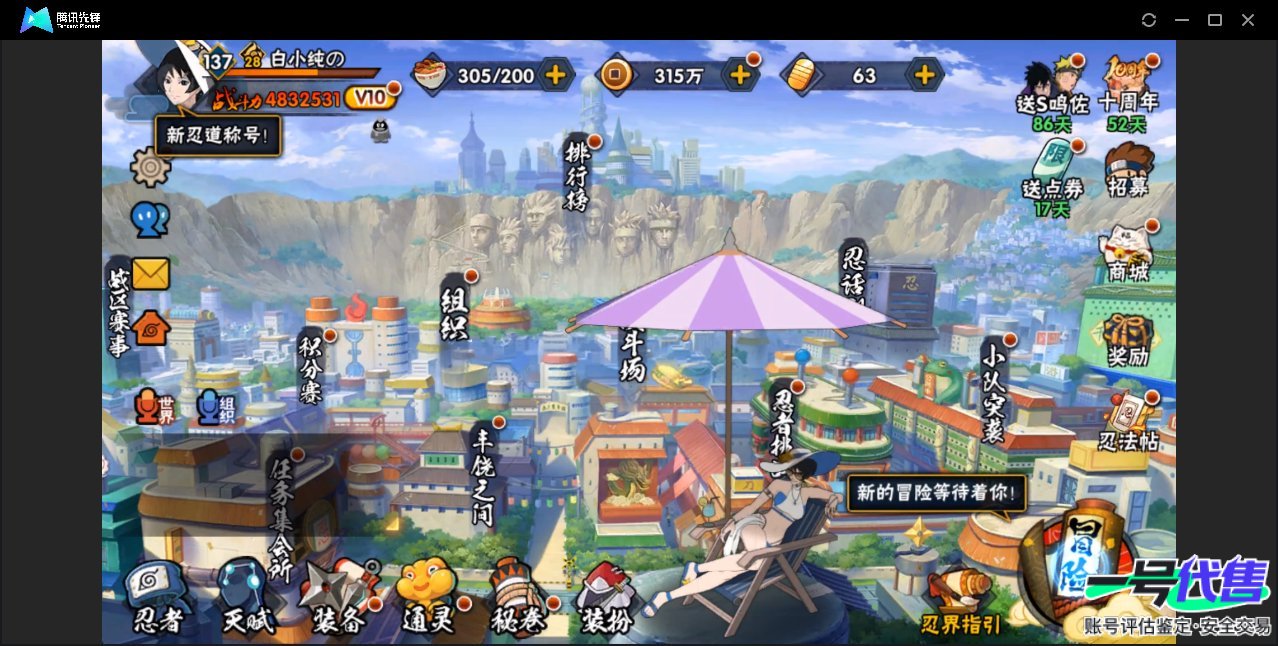Open the gear settings icon

click(151, 167)
